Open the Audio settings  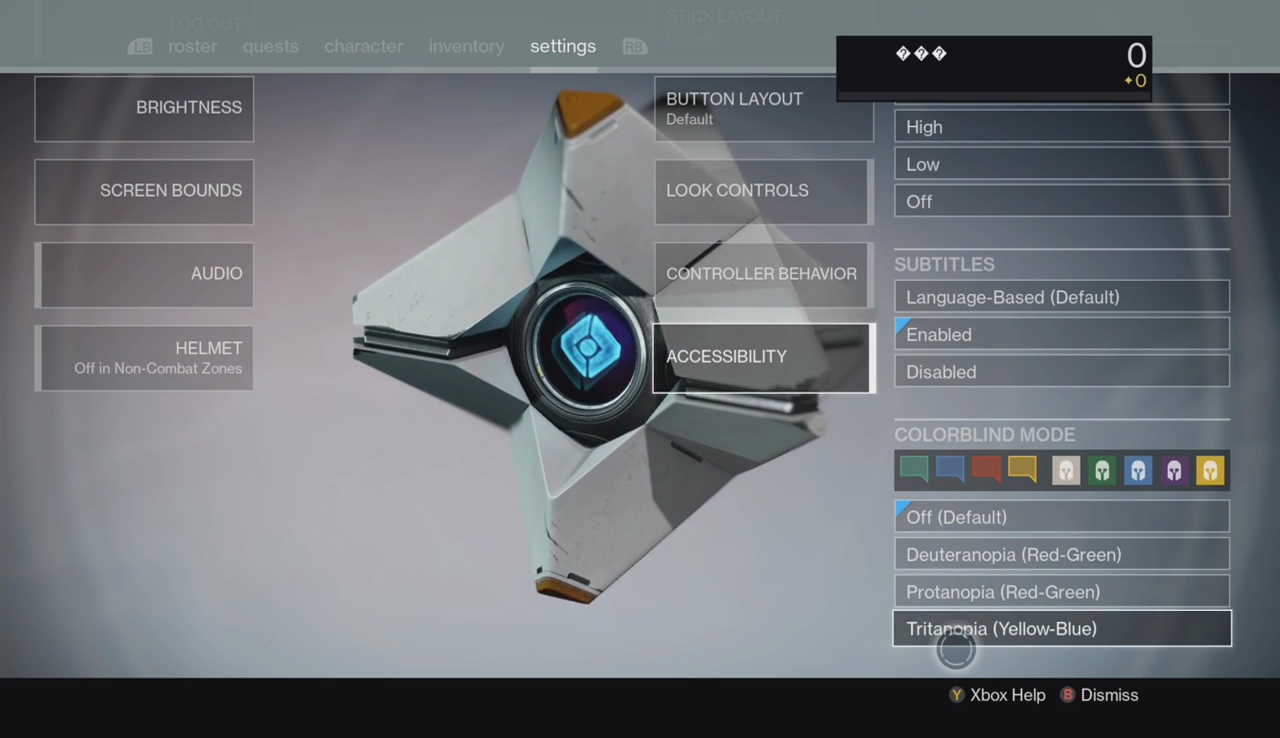click(144, 274)
